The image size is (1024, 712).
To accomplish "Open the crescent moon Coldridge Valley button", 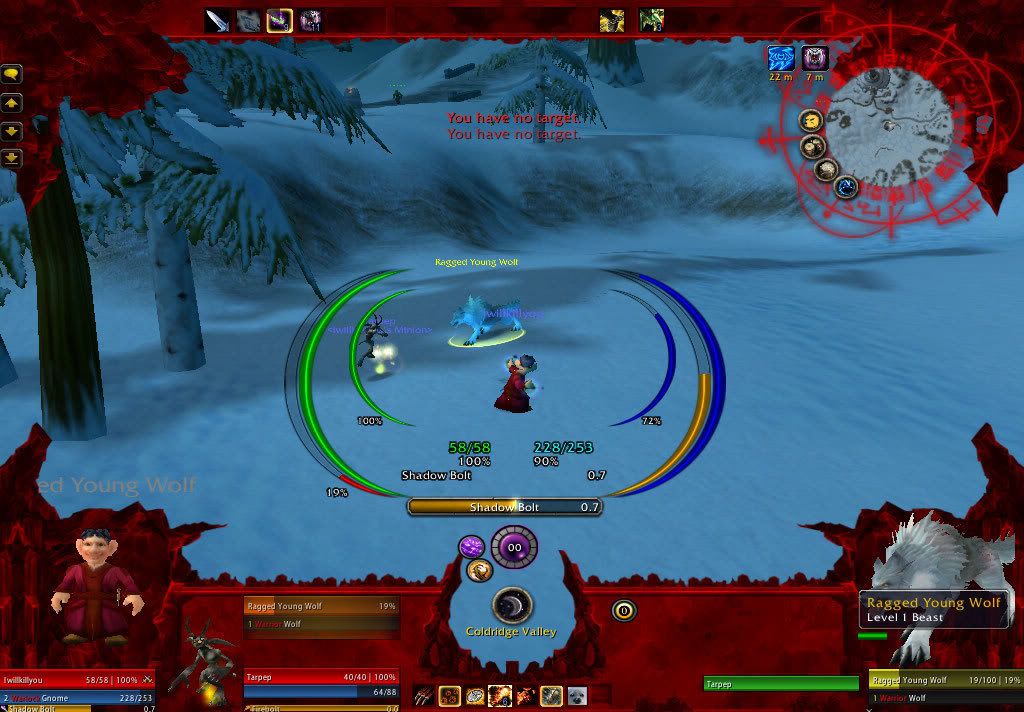I will tap(512, 606).
